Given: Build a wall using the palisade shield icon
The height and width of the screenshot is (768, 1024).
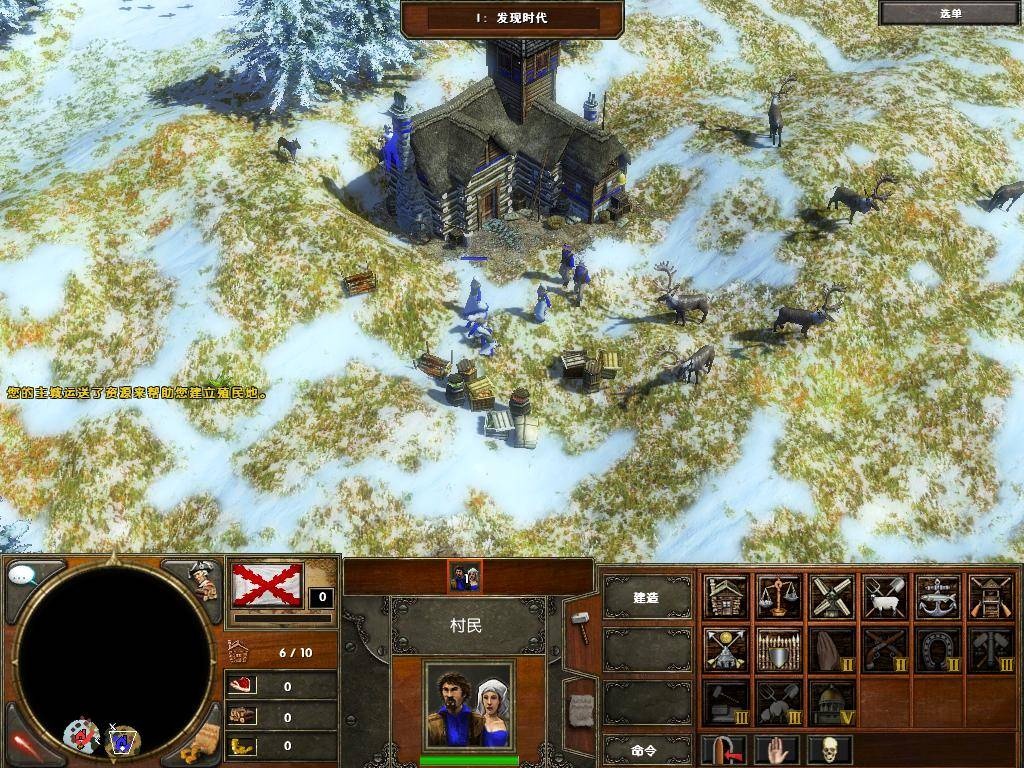Looking at the screenshot, I should click(779, 649).
